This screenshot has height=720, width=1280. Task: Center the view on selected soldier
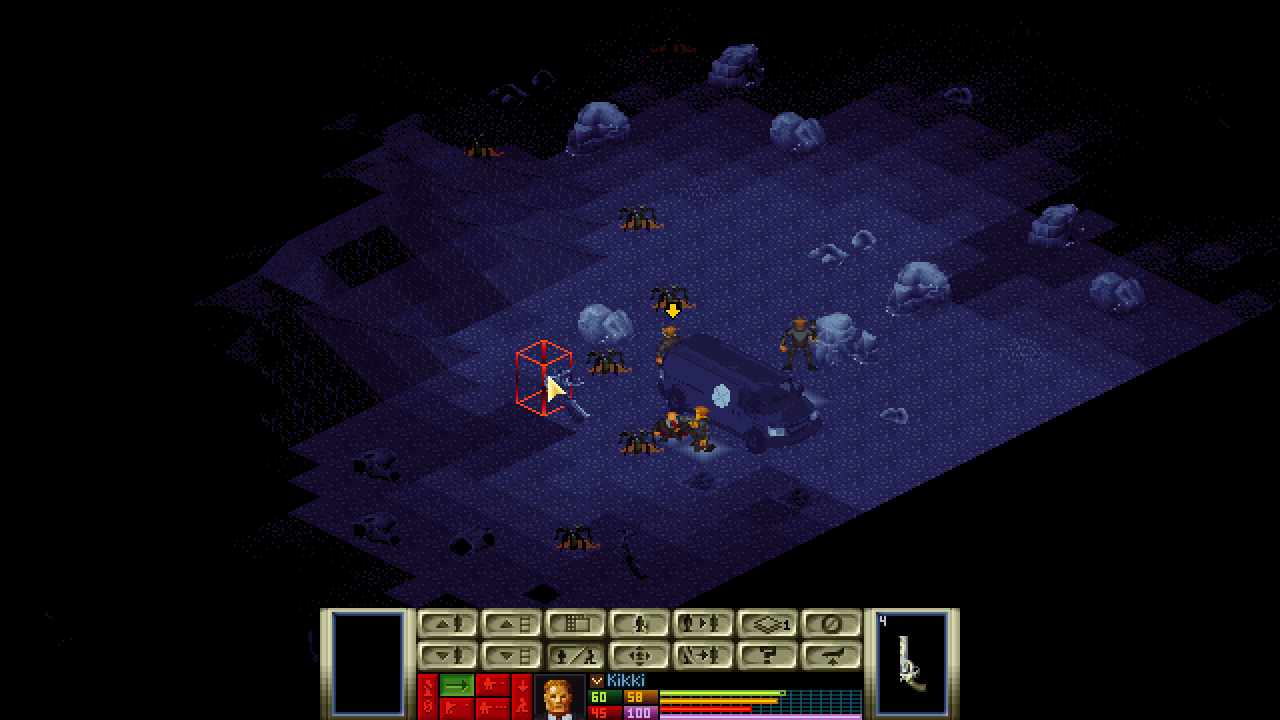click(639, 656)
